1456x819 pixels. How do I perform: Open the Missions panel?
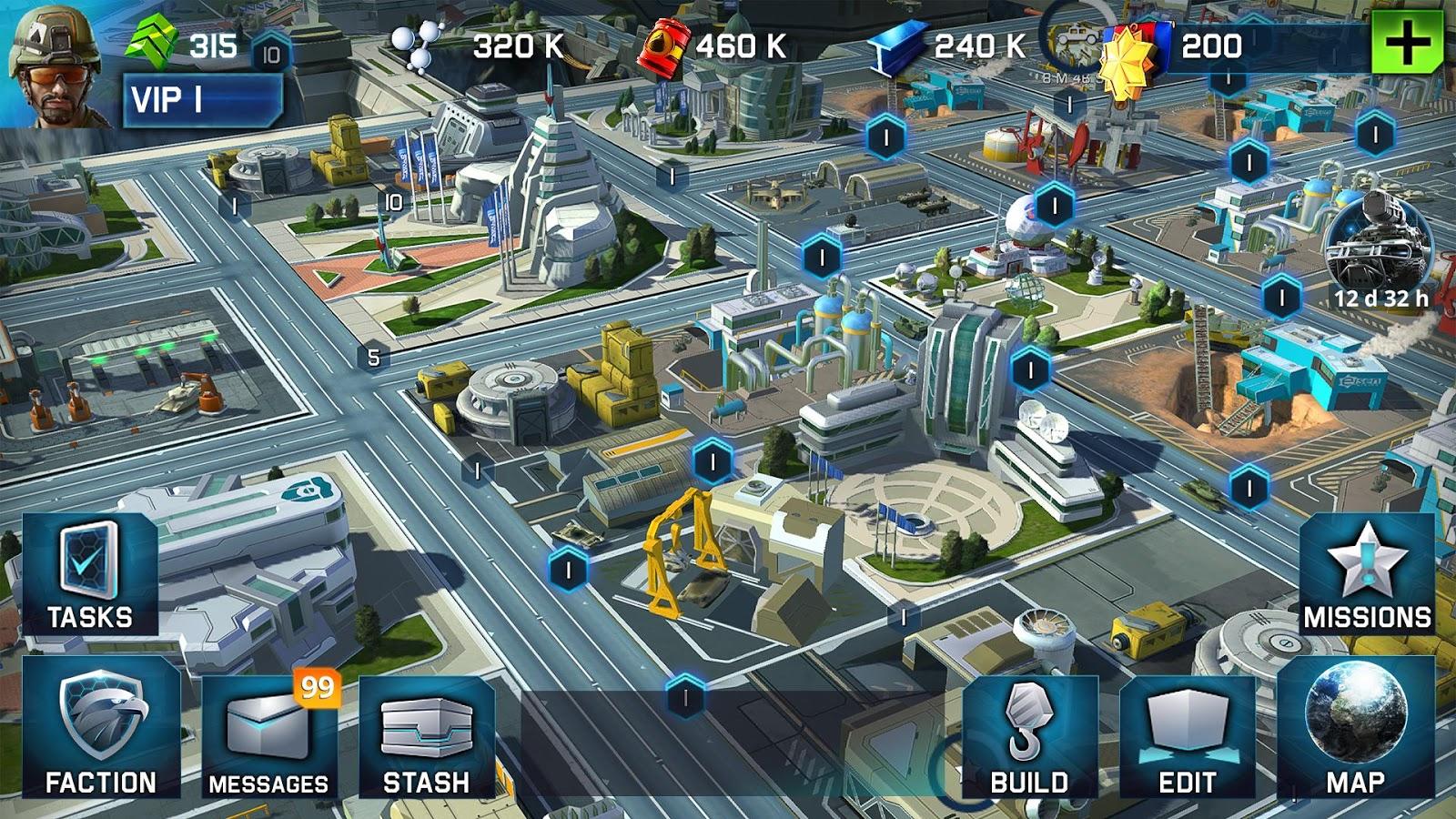point(1367,574)
